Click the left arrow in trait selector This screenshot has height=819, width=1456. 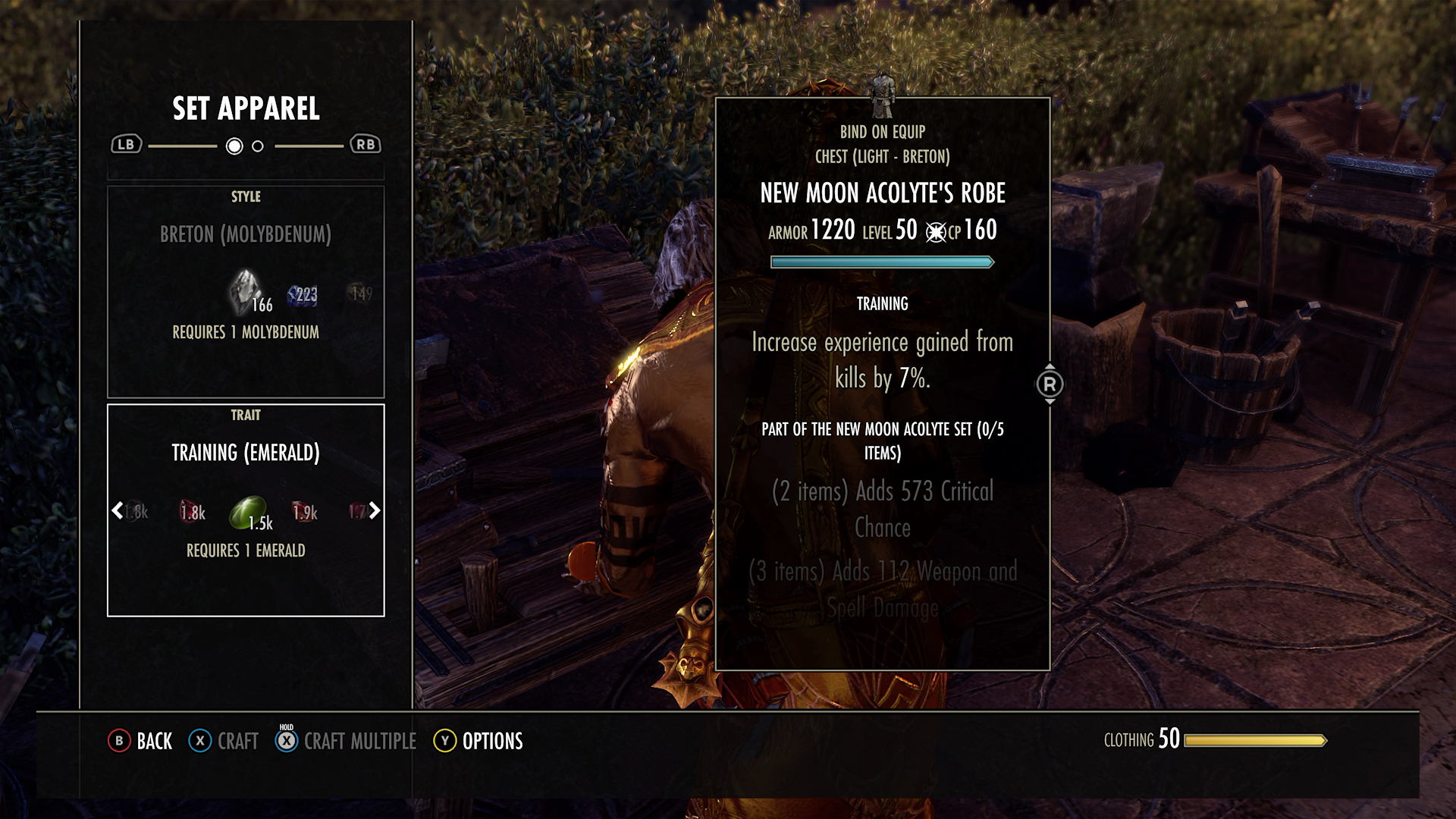click(x=118, y=511)
